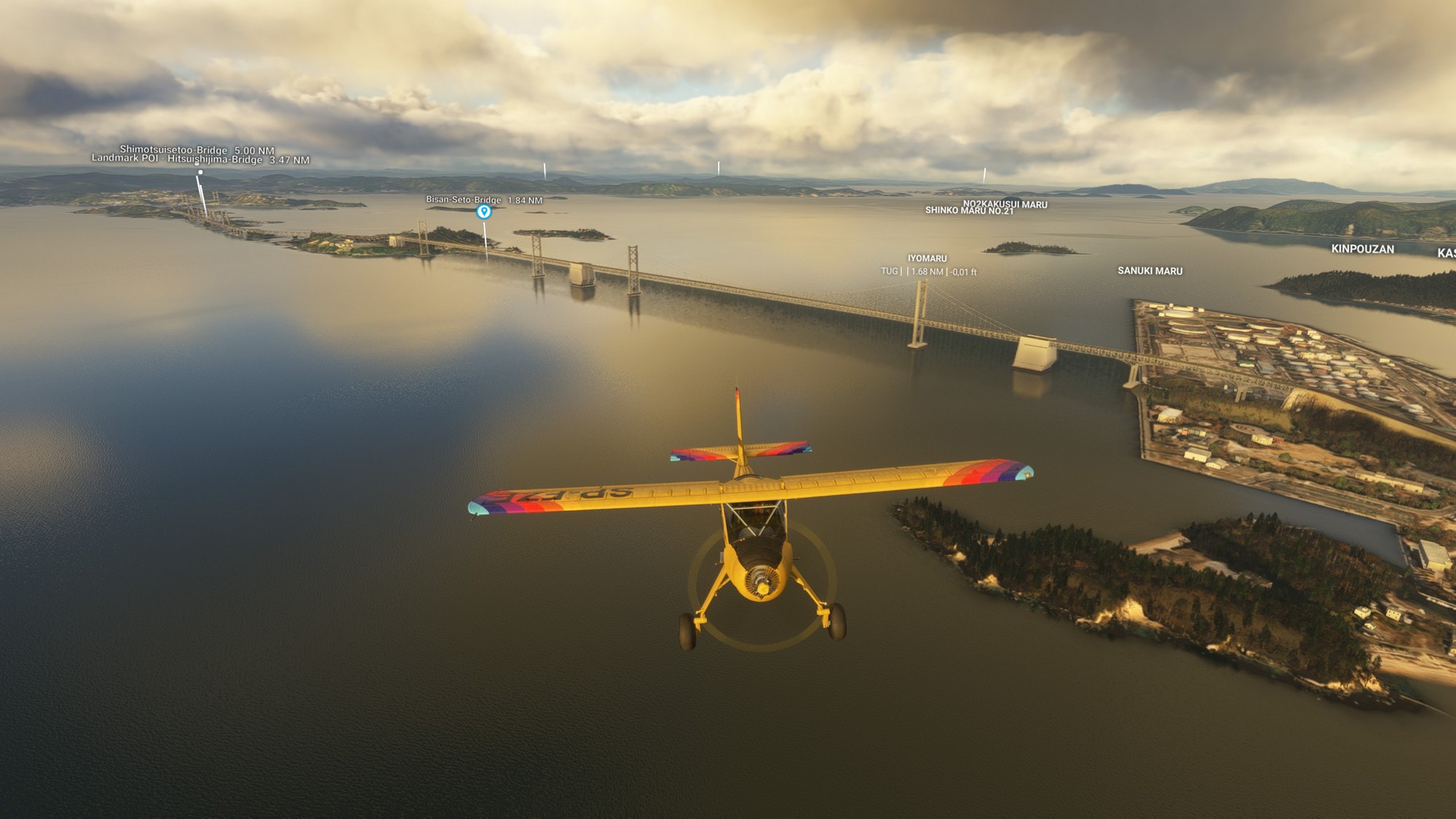Click the KINPOUZAN ship label
The image size is (1456, 819).
(x=1362, y=249)
